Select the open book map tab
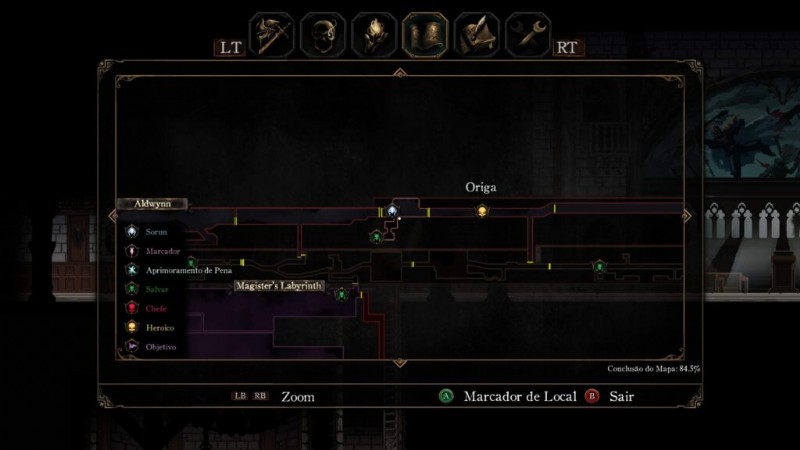800x450 pixels. [425, 35]
